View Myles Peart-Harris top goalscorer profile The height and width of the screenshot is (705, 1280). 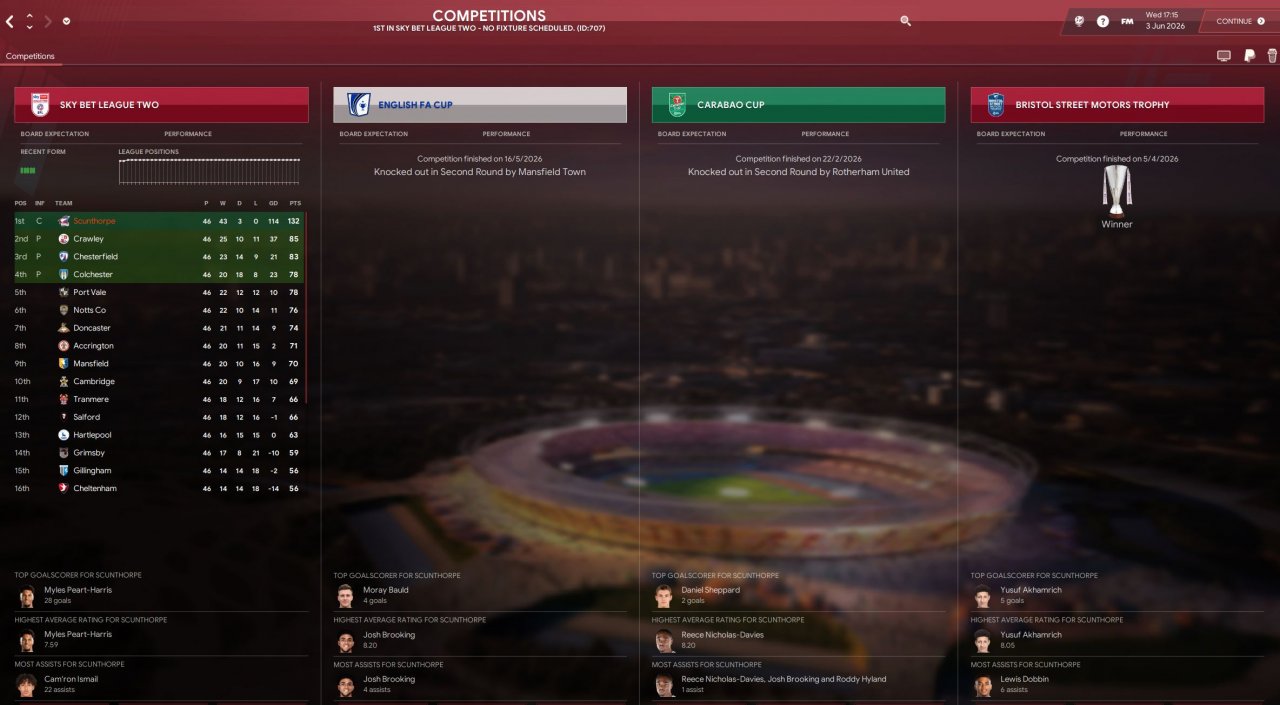tap(78, 590)
